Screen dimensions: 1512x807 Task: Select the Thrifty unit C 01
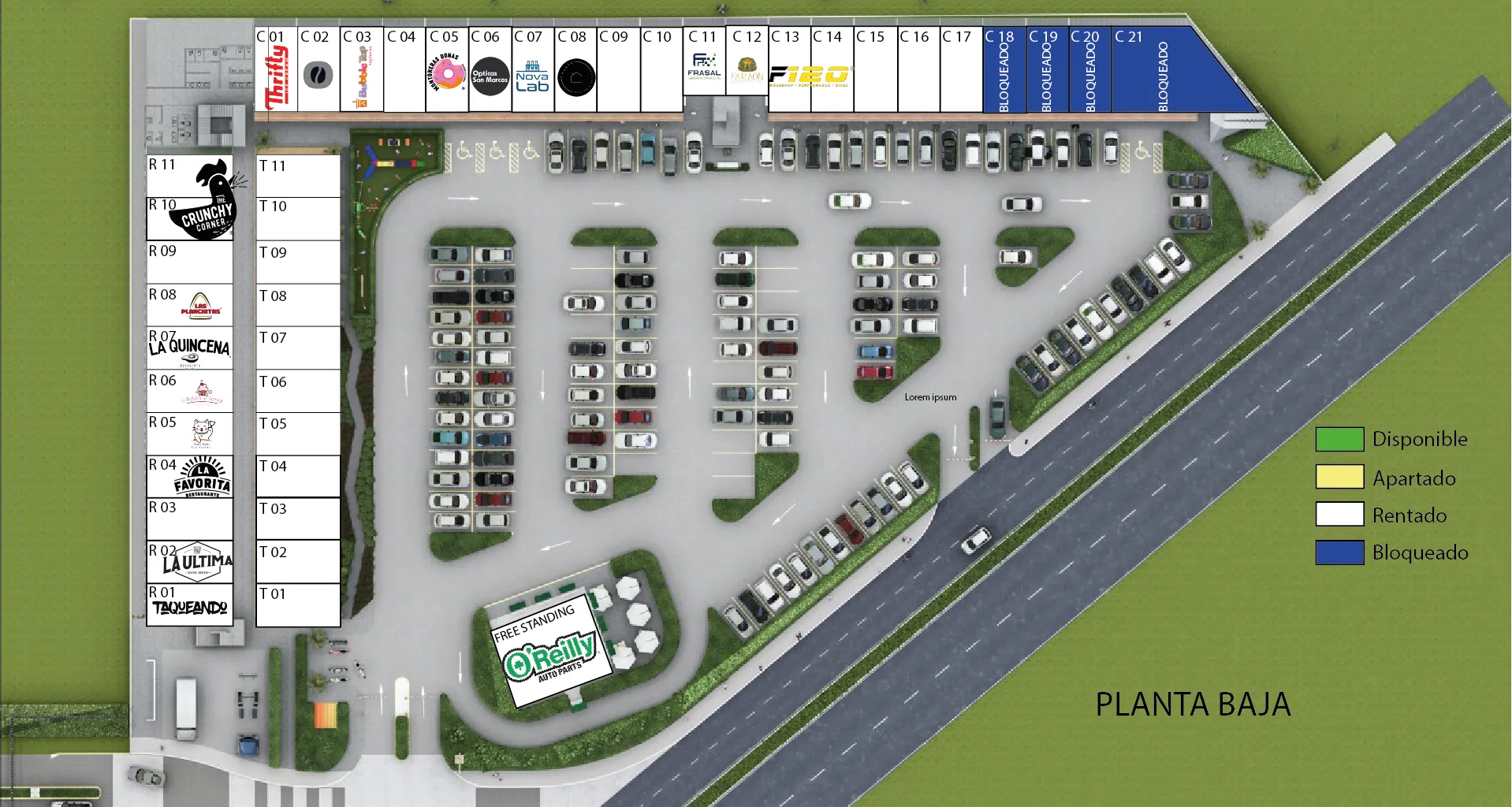tap(276, 71)
